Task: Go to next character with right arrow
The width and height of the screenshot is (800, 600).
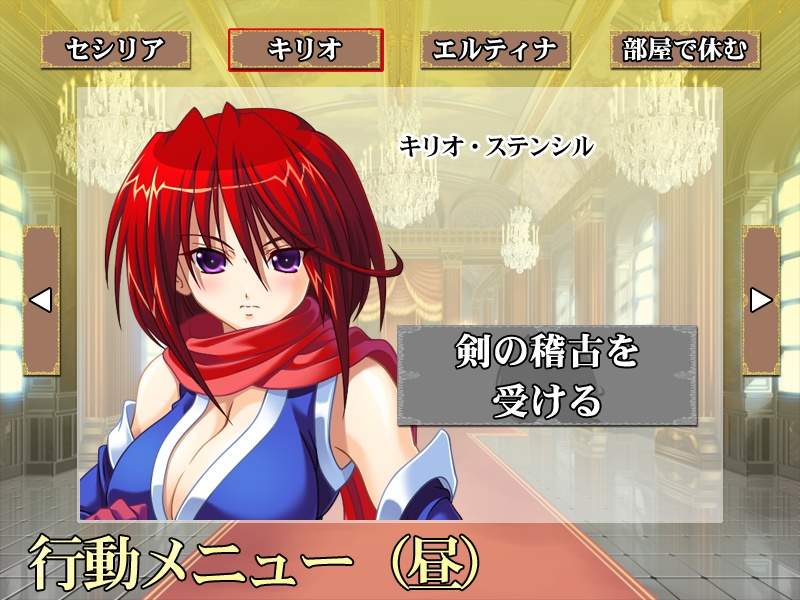Action: point(760,299)
